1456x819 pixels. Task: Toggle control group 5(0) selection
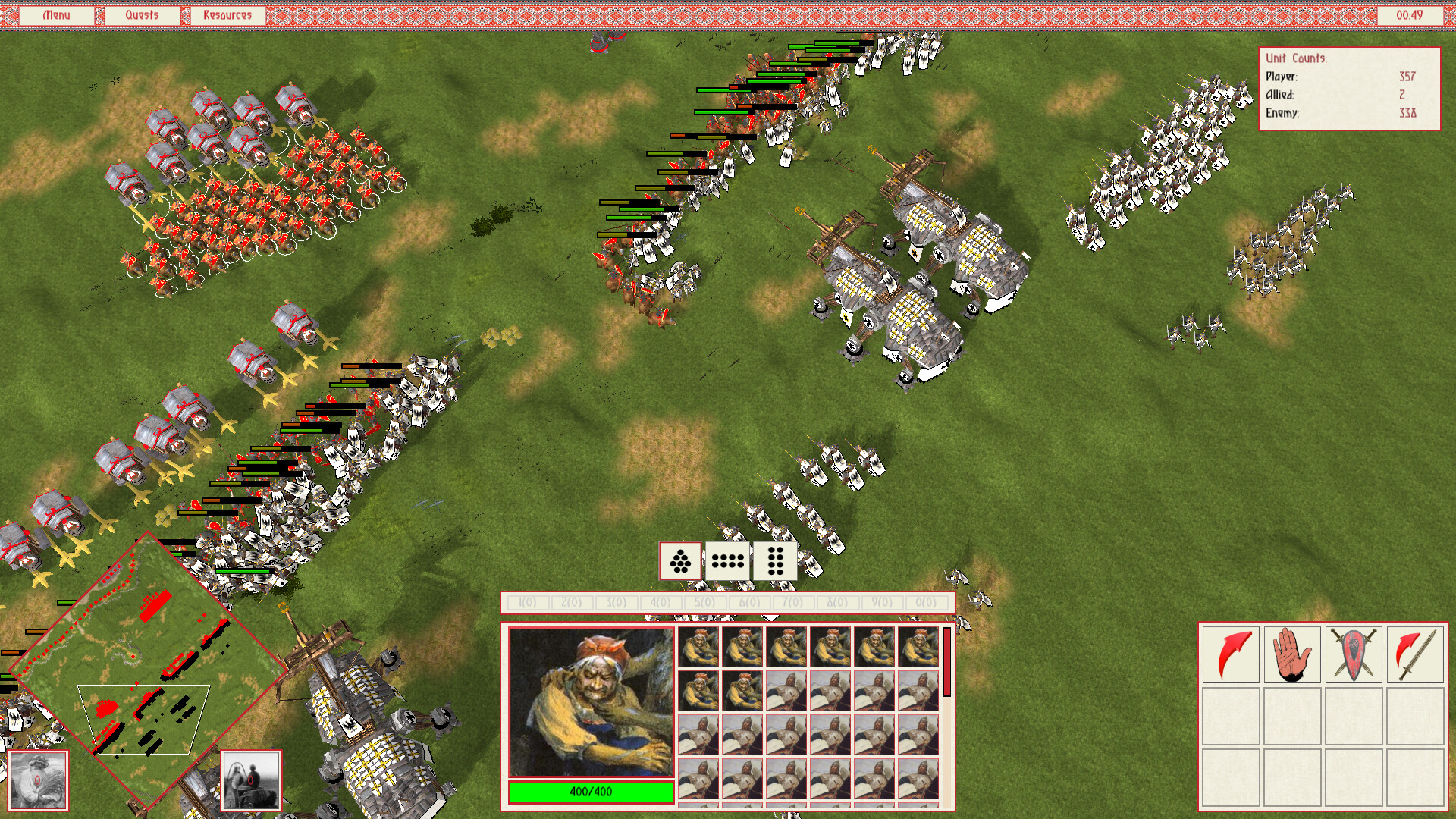pos(704,602)
